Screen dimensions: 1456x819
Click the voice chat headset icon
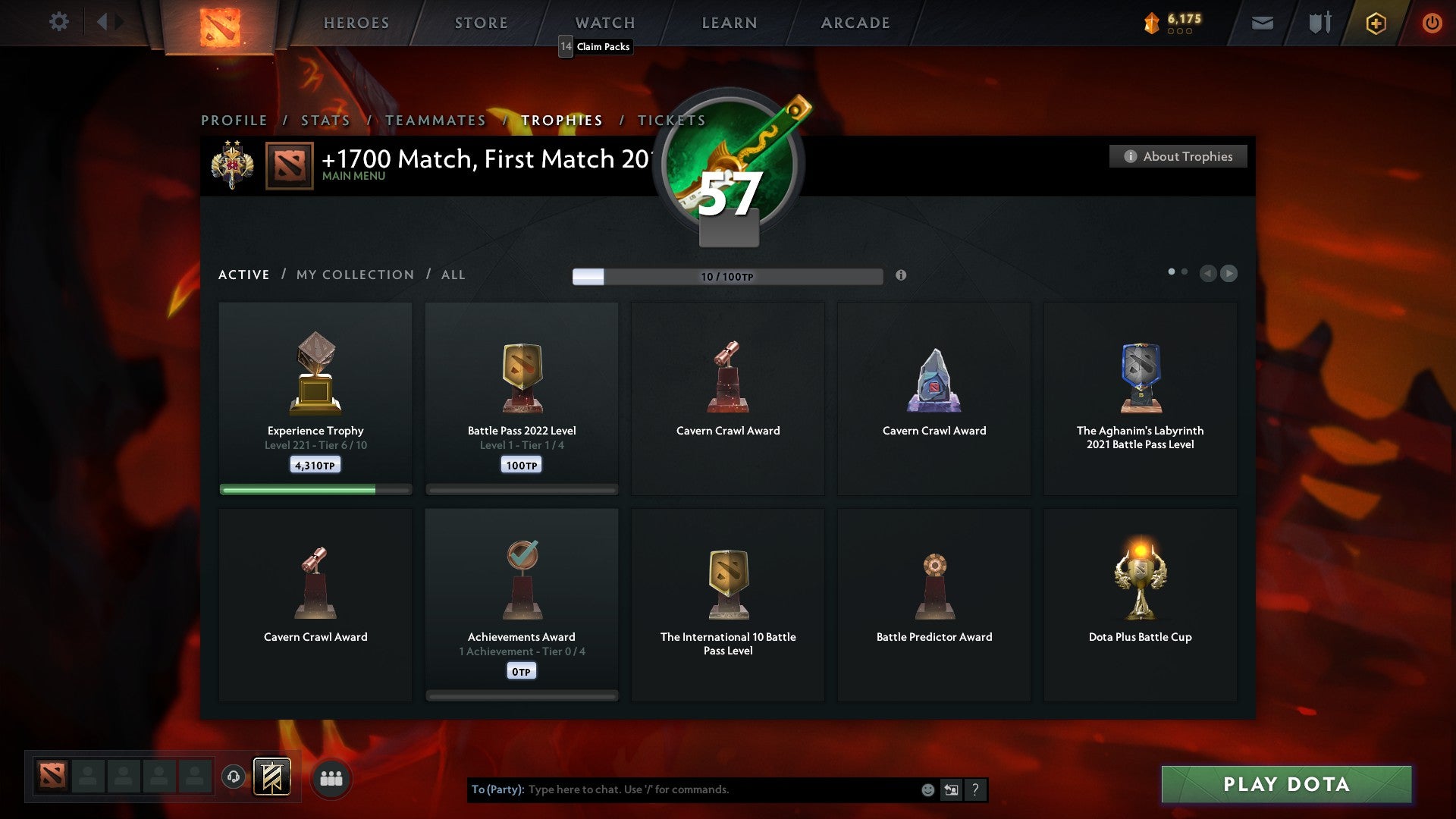(x=234, y=777)
